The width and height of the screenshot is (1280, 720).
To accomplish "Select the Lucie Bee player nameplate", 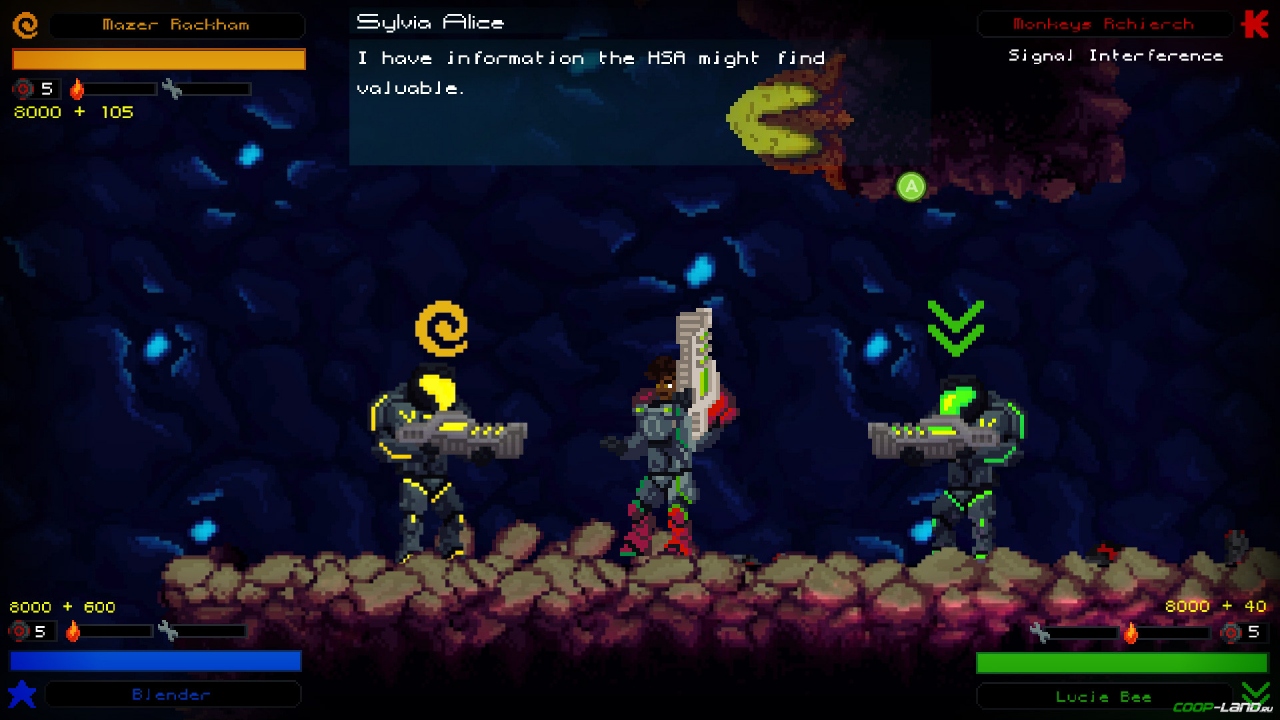I will pyautogui.click(x=1104, y=696).
